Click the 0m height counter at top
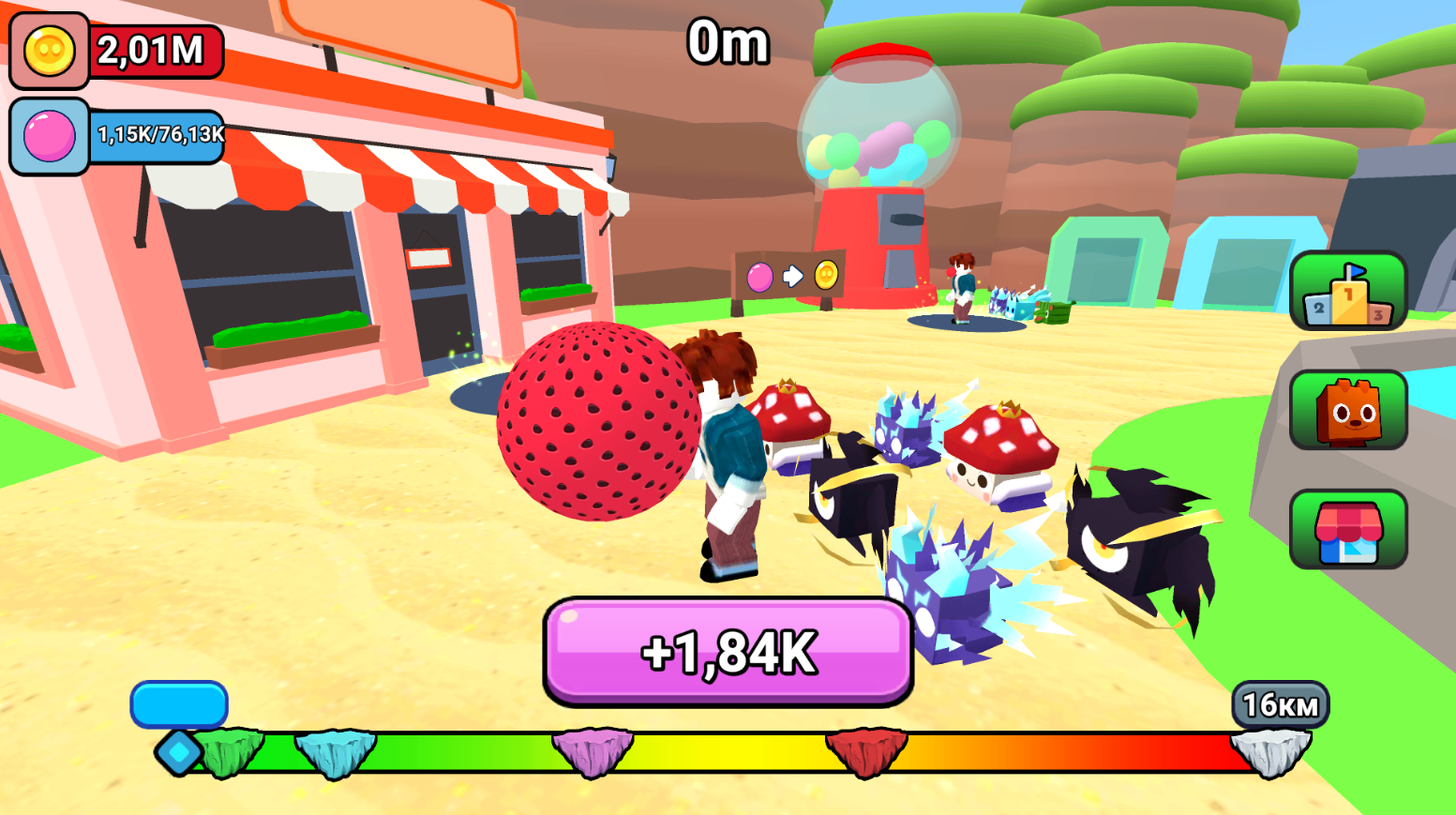1456x815 pixels. click(x=728, y=40)
